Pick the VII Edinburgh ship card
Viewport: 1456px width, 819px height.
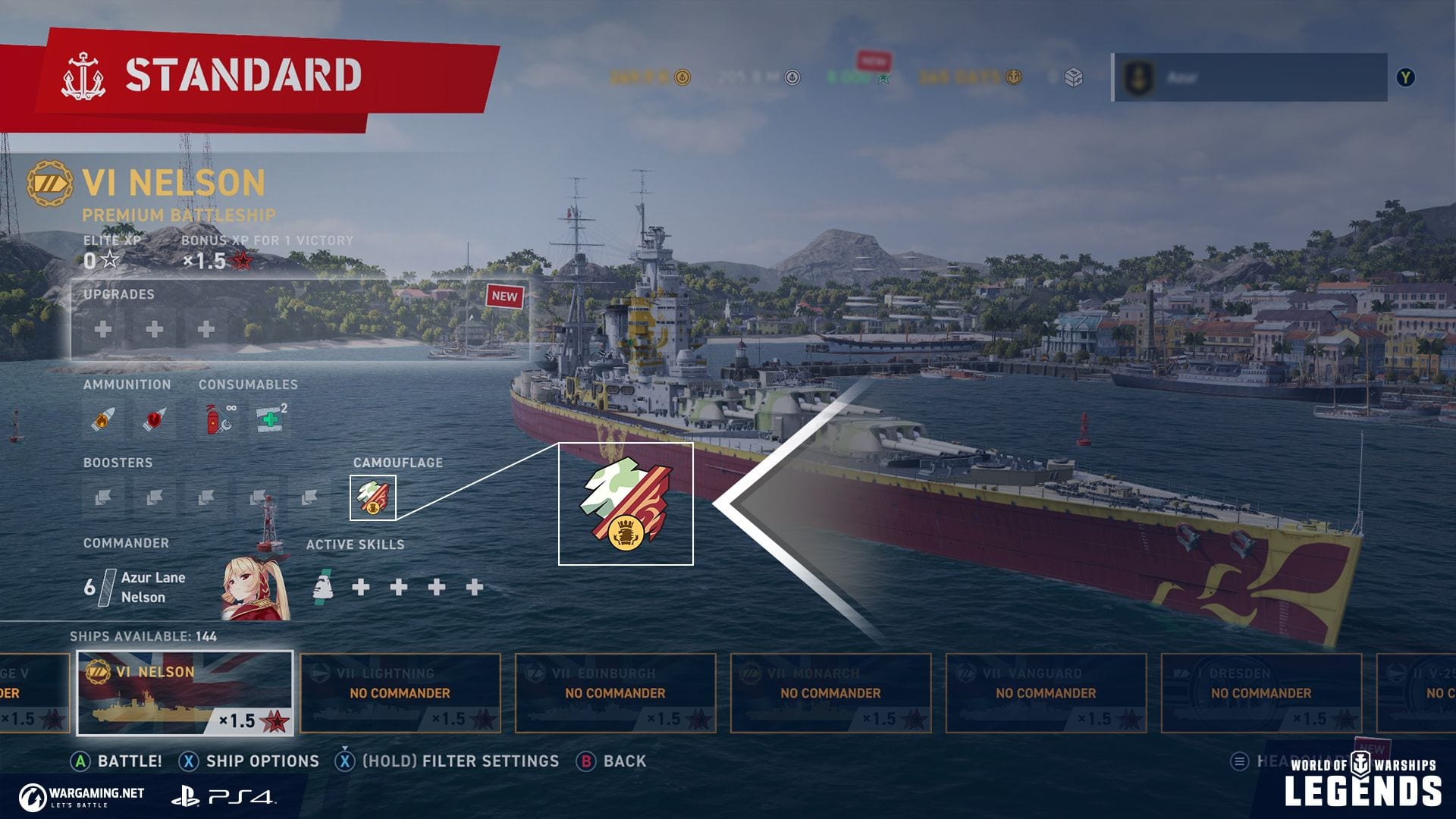615,693
